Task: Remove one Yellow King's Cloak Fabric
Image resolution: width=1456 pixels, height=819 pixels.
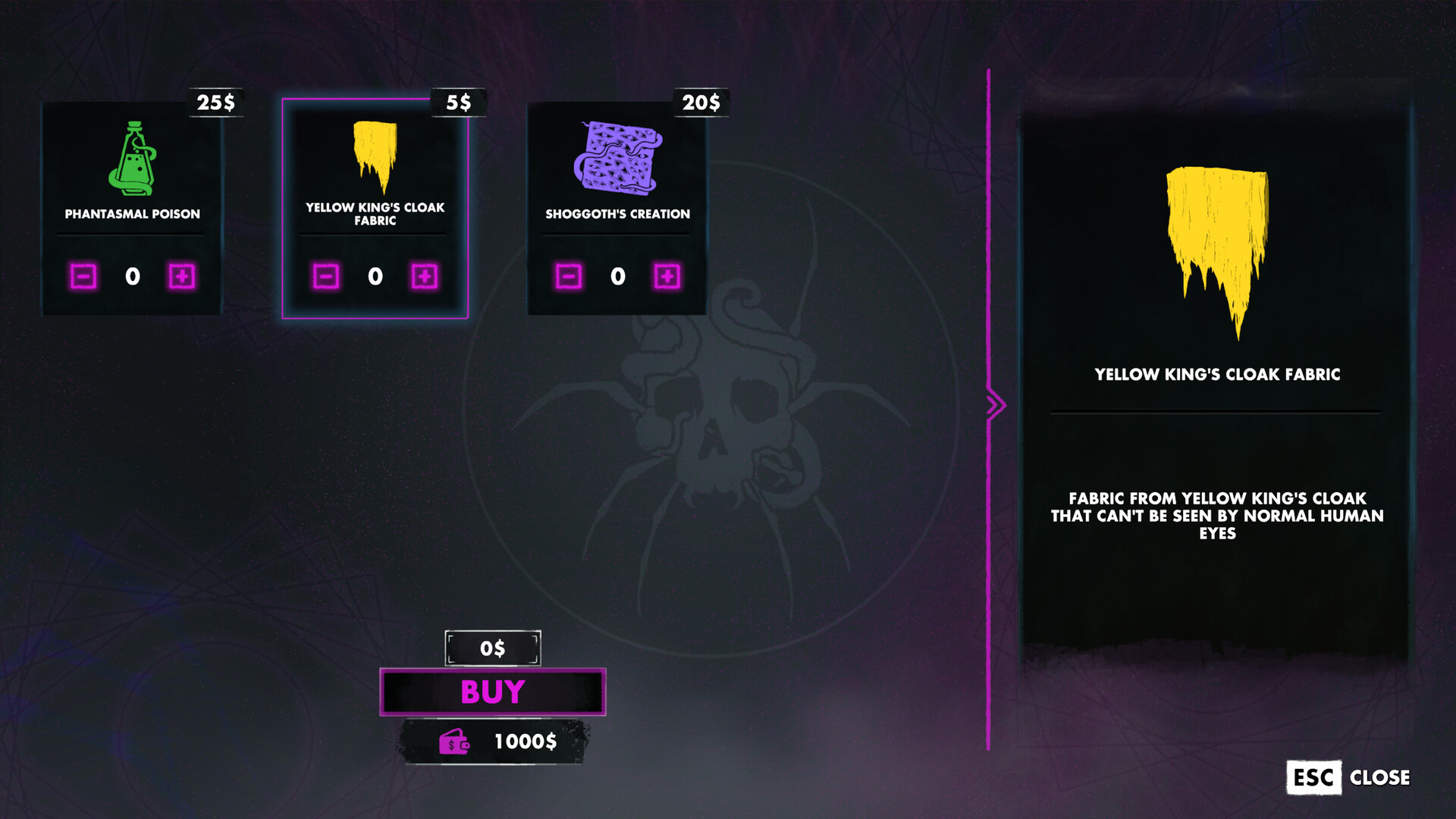Action: pyautogui.click(x=326, y=277)
